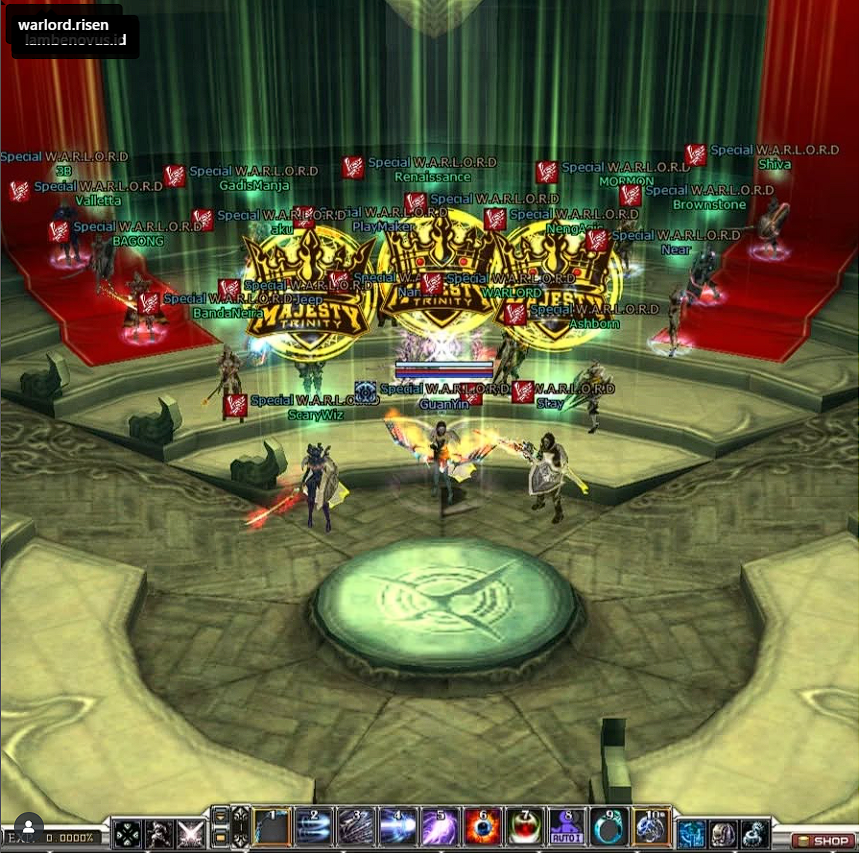Viewport: 859px width, 853px height.
Task: Cast the purple energy skill in slot 5
Action: 440,829
